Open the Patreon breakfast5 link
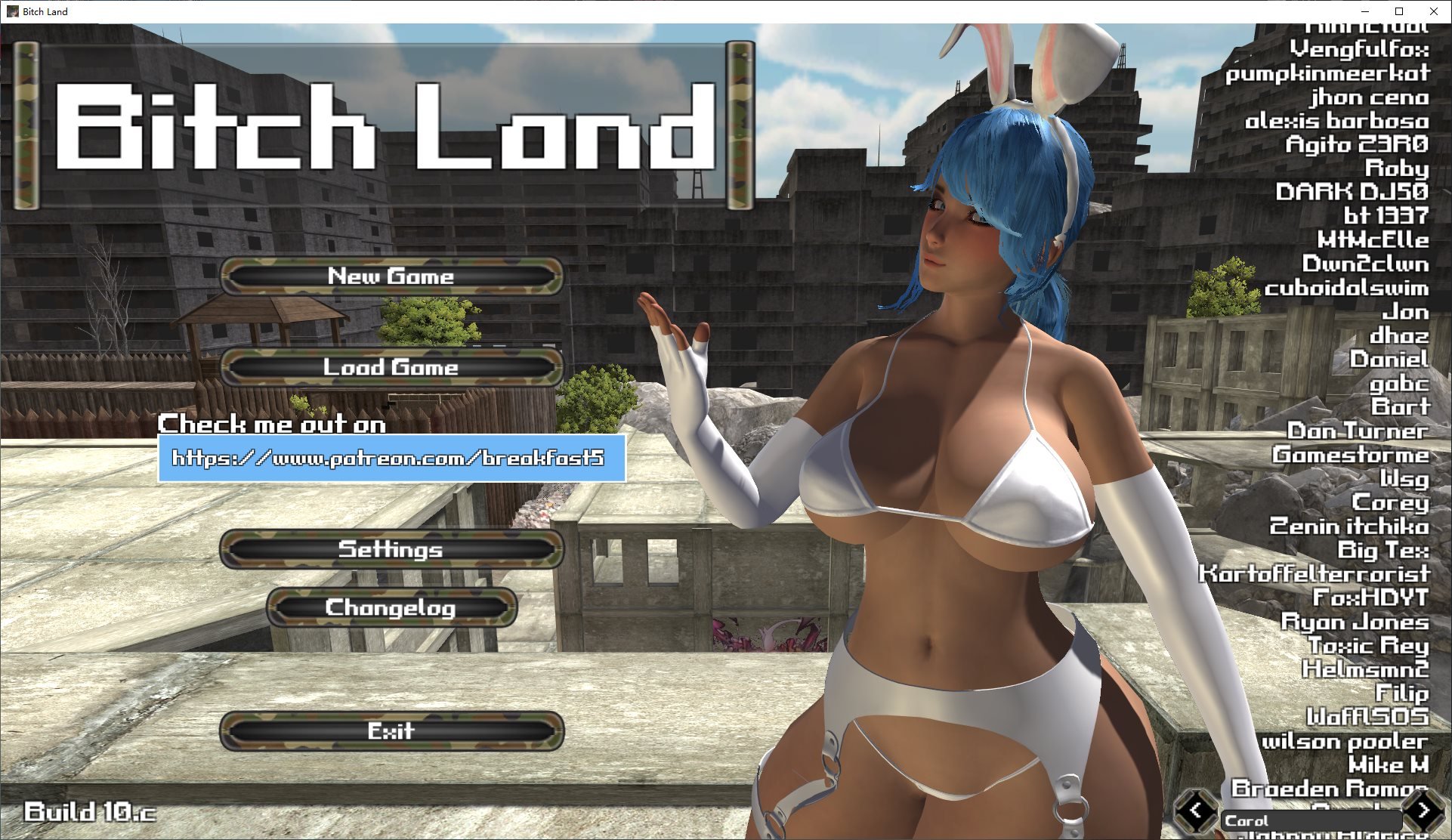Screen dimensions: 1452x840 coord(391,459)
